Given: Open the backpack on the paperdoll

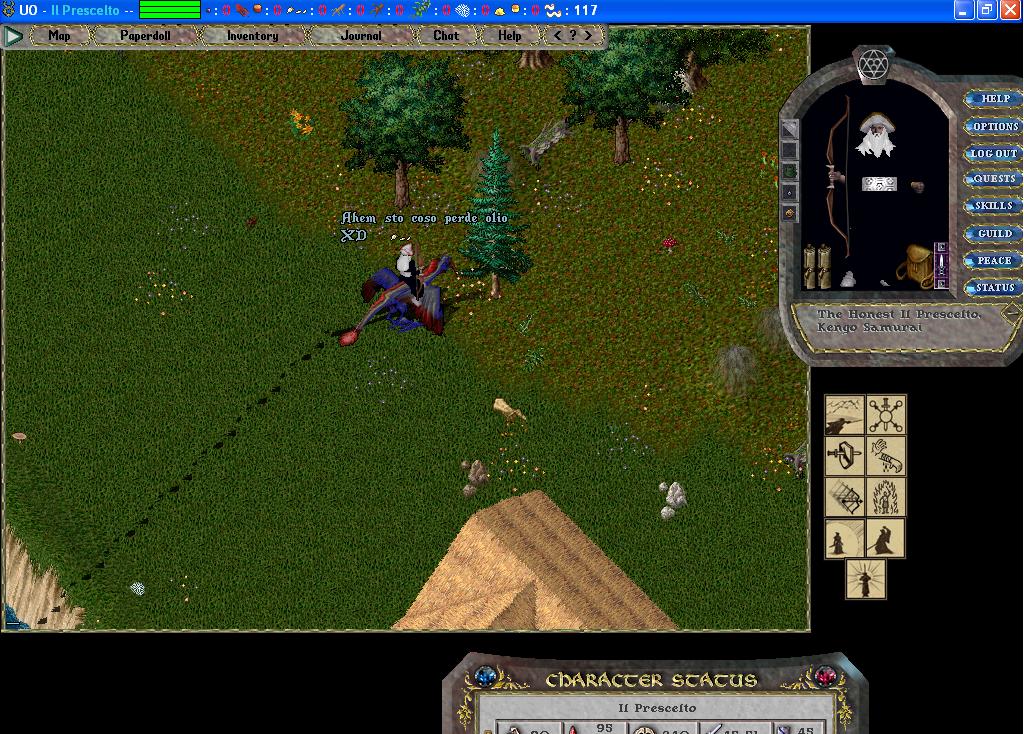Looking at the screenshot, I should tap(919, 265).
